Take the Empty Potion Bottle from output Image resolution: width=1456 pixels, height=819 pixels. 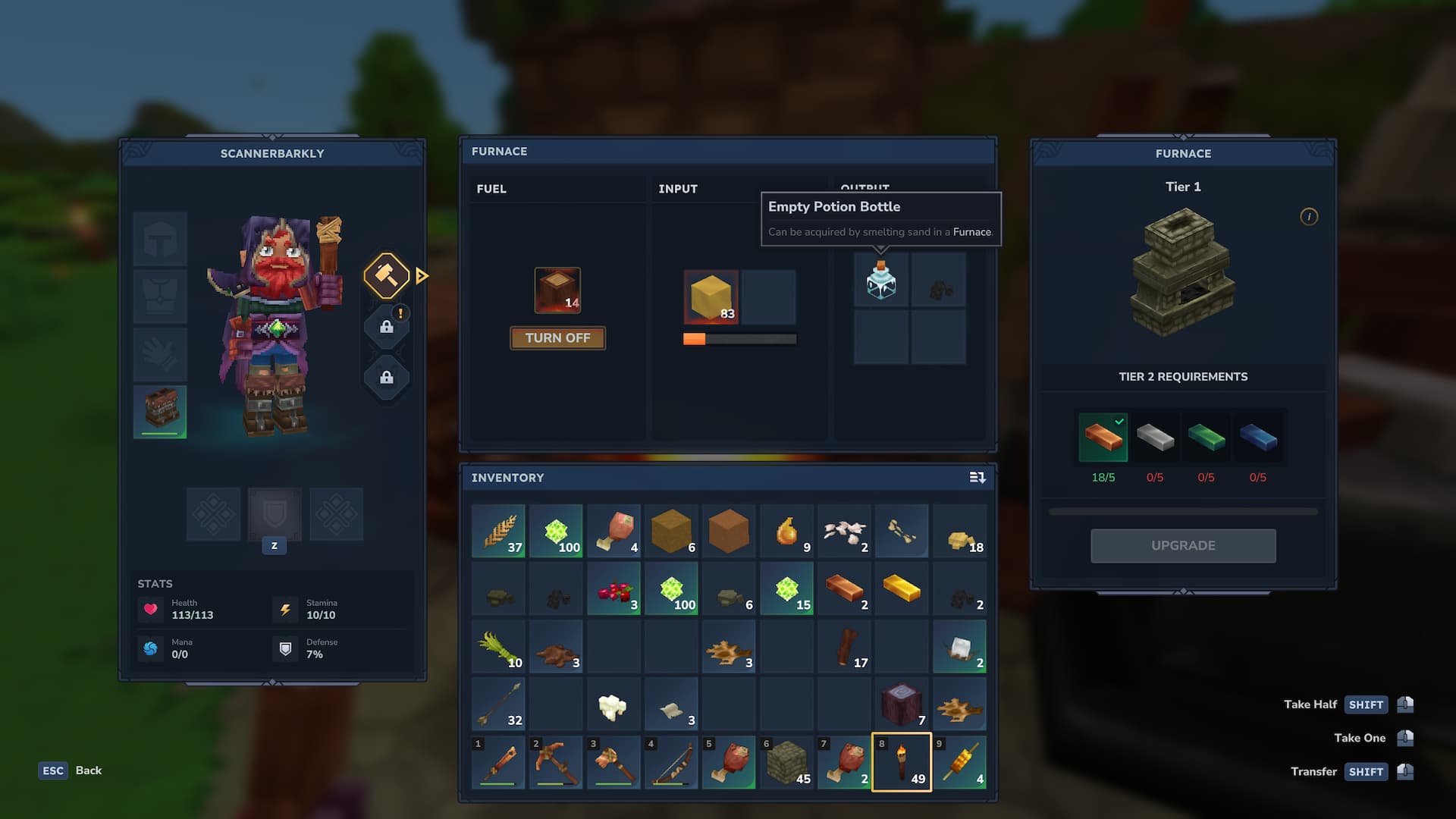[881, 281]
